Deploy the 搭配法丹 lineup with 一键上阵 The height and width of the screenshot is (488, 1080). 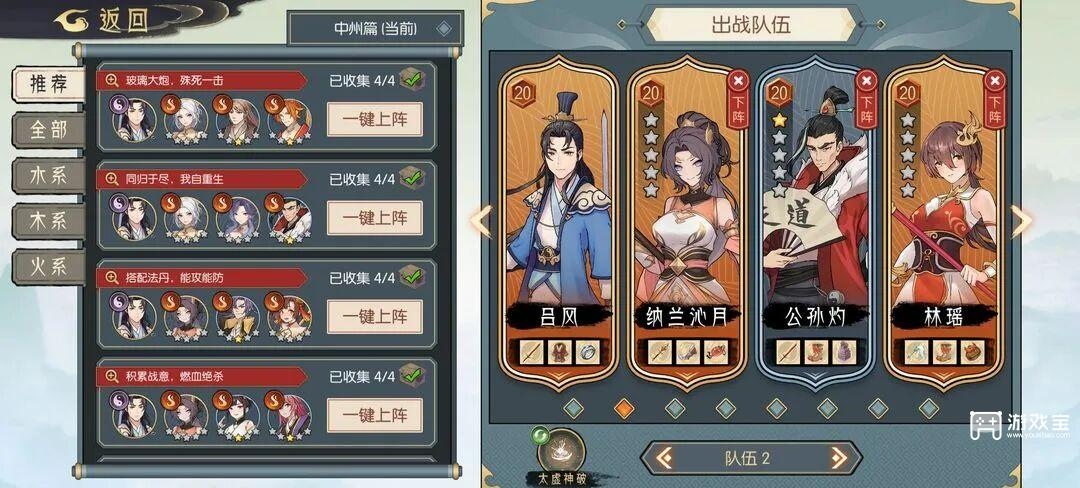(375, 316)
